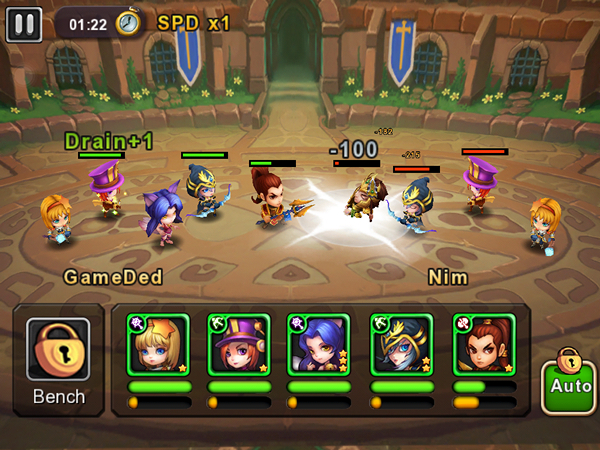Select the red-haired warrior hero portrait
The image size is (600, 450).
pos(482,344)
